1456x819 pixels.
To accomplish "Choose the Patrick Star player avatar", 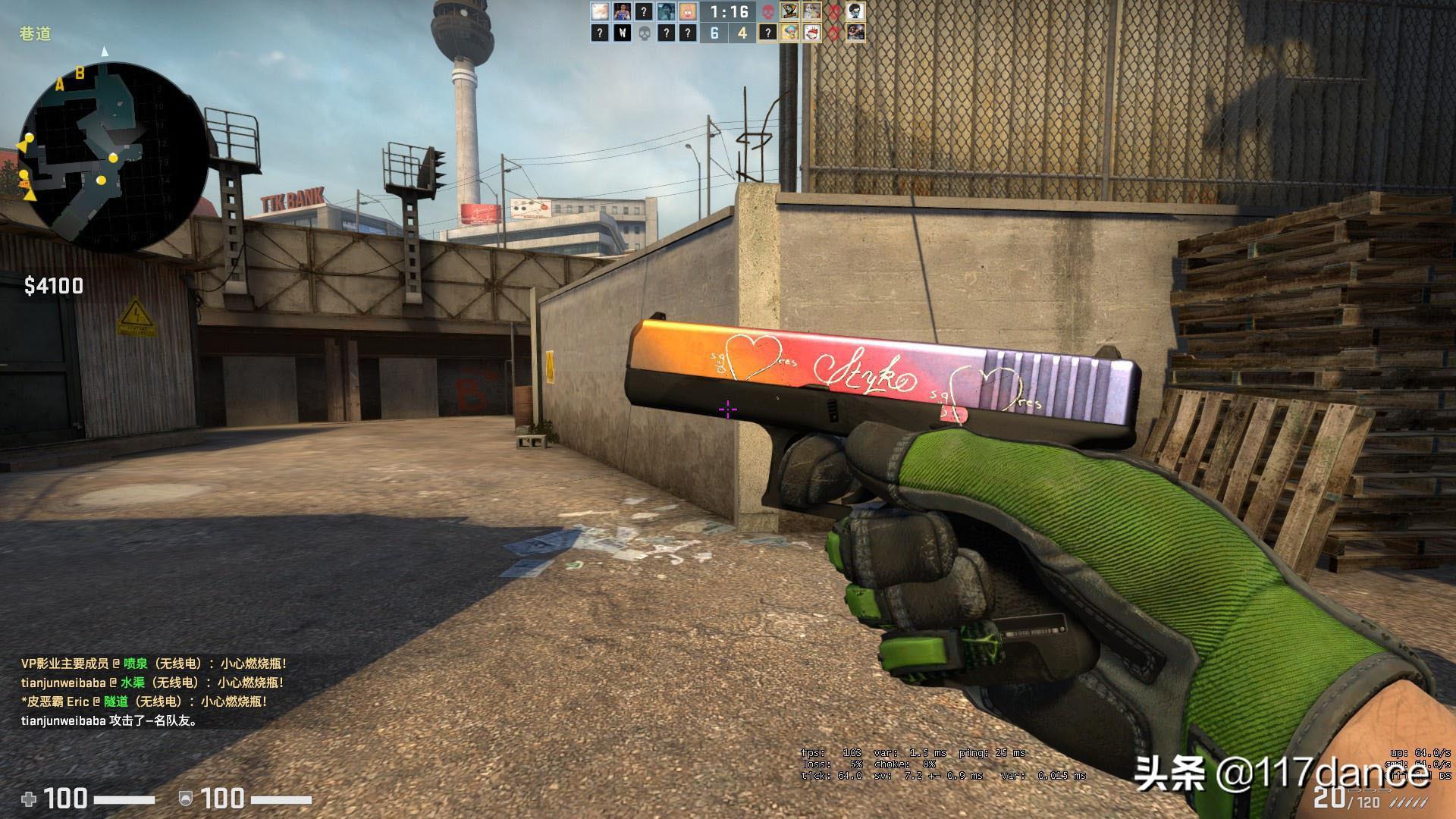I will tap(688, 11).
